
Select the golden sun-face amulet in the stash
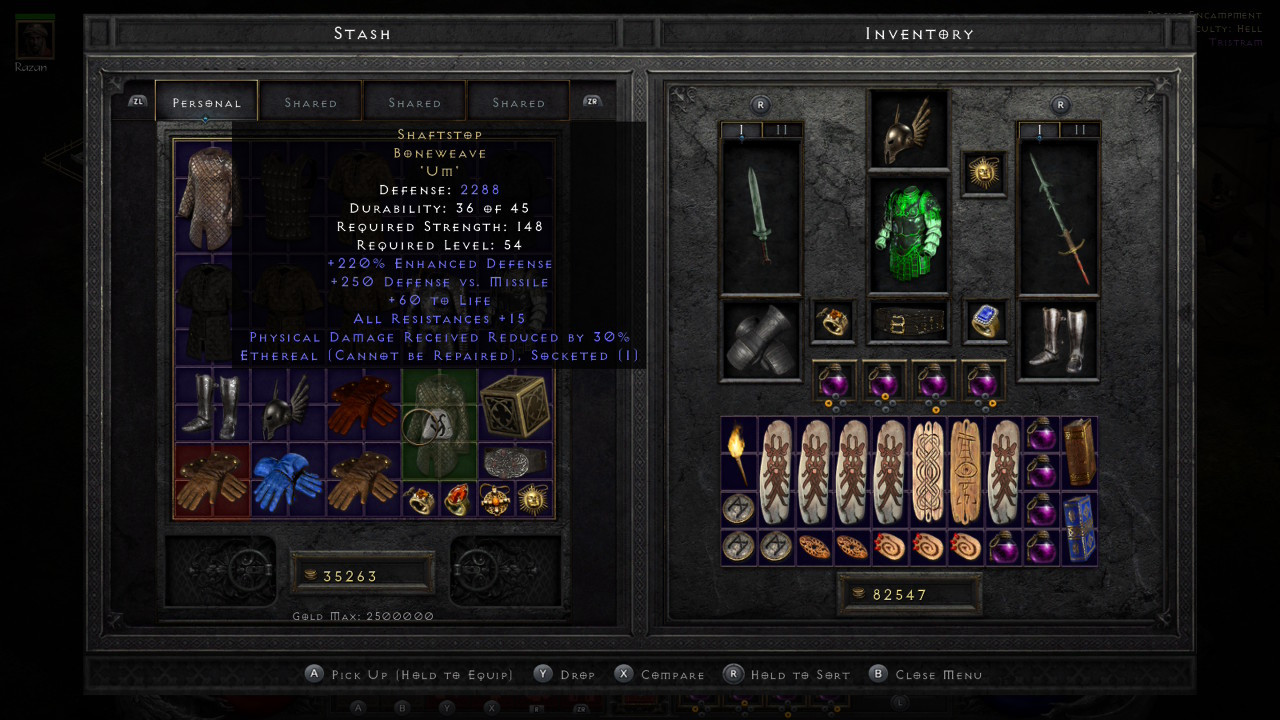(534, 499)
